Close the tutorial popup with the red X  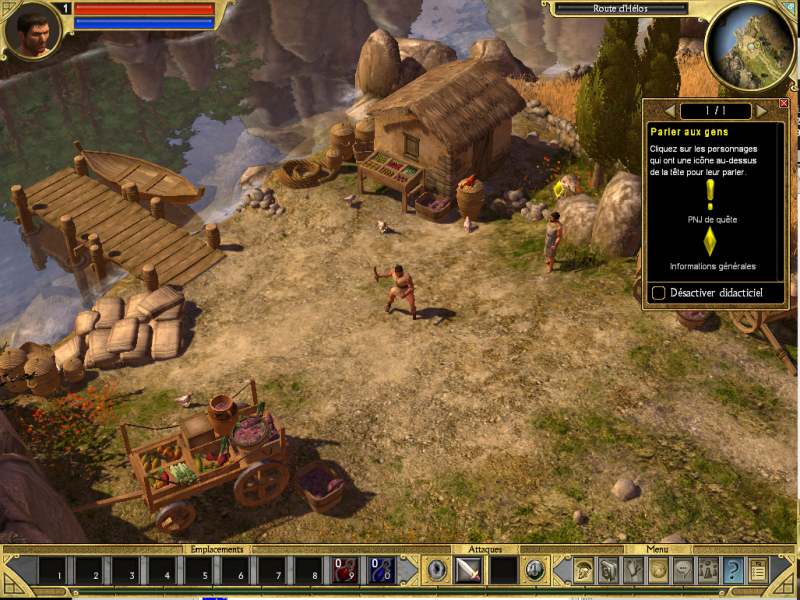[784, 103]
